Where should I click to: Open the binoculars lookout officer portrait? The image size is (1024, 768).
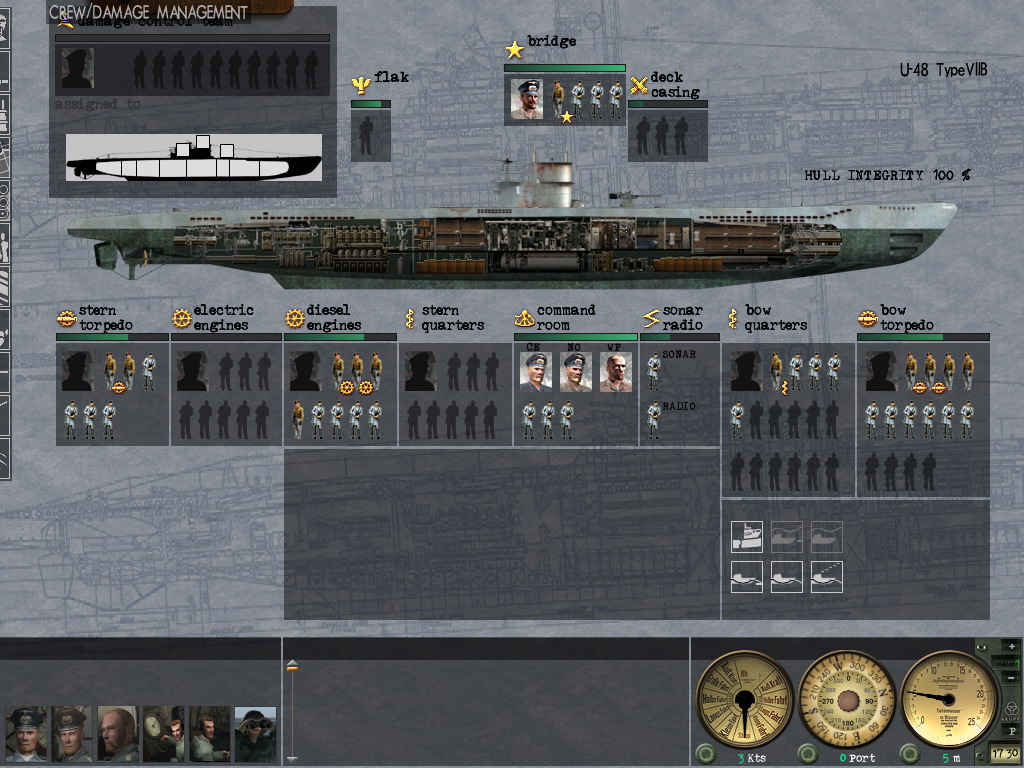255,734
